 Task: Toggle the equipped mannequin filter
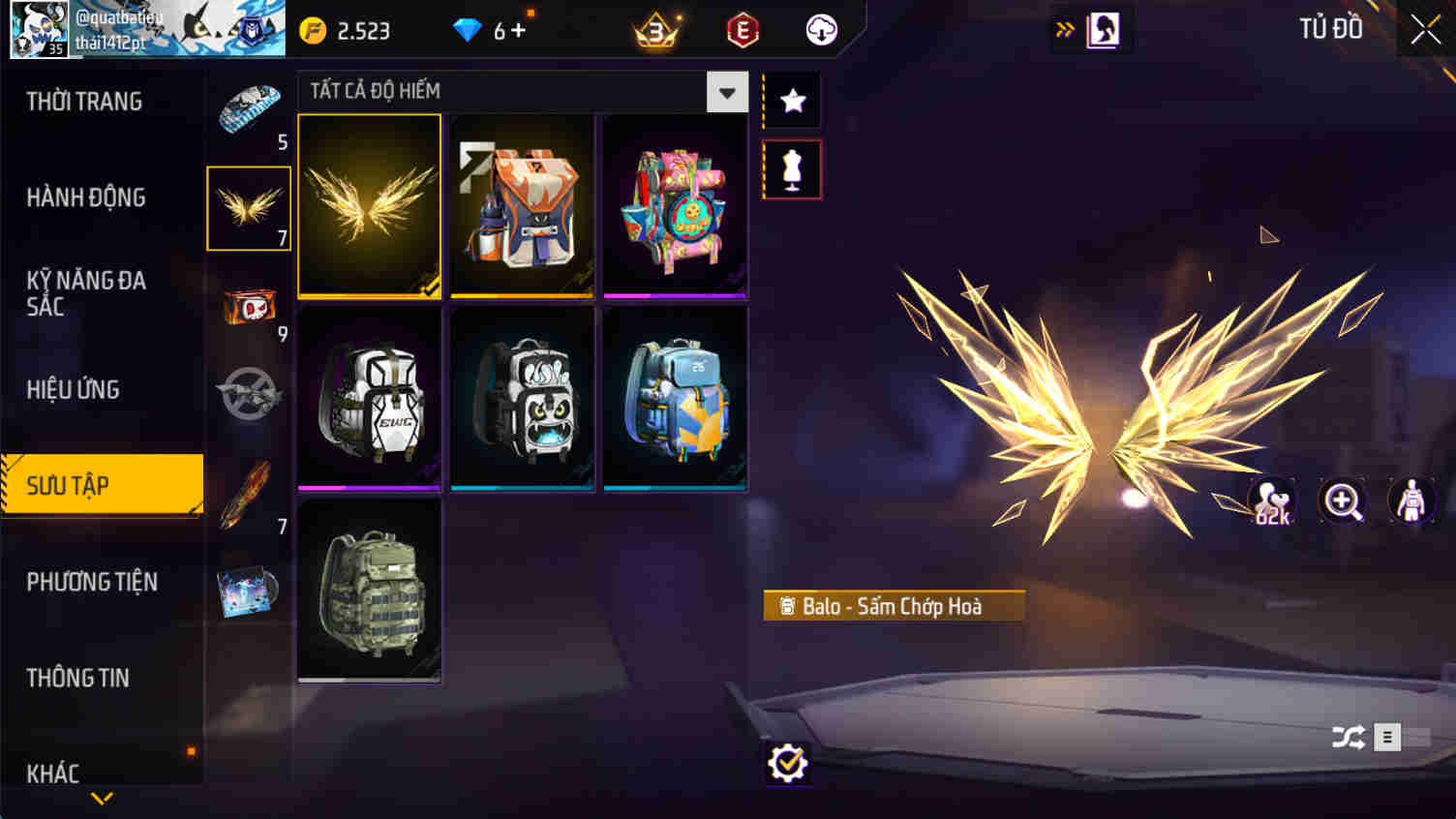pos(791,167)
